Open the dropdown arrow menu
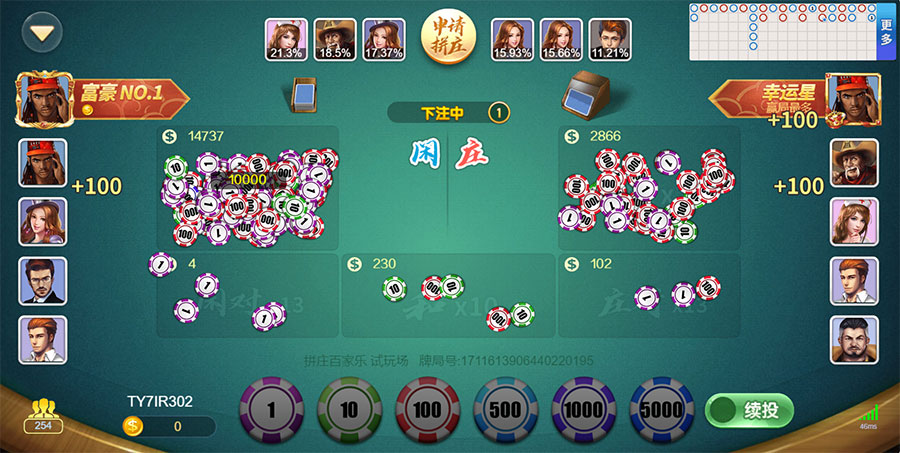The width and height of the screenshot is (900, 453). [41, 32]
